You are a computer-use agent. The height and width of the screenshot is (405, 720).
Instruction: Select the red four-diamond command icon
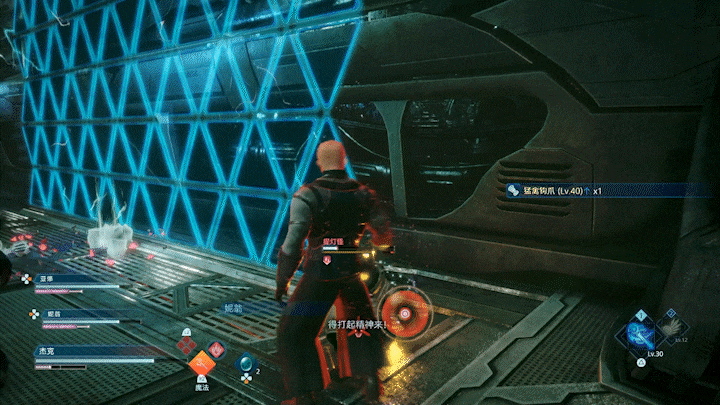187,344
